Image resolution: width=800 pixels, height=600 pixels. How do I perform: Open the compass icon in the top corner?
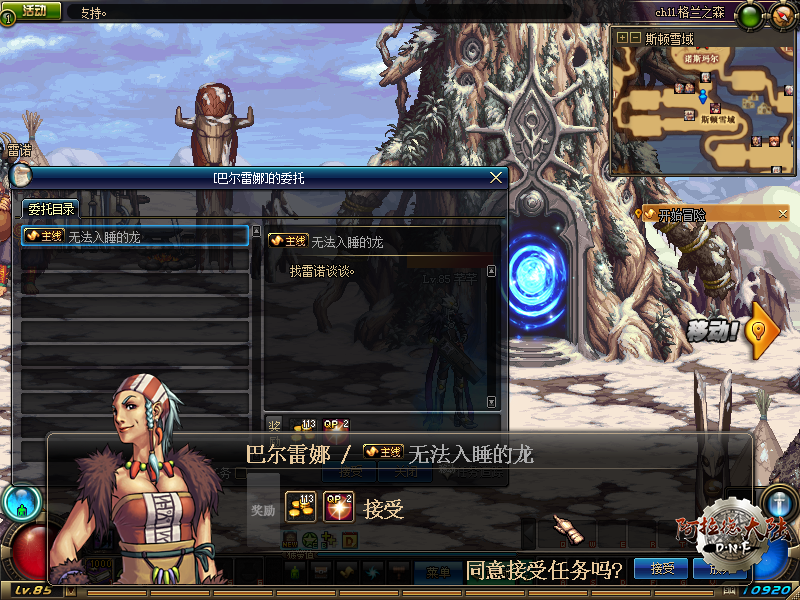pyautogui.click(x=782, y=14)
